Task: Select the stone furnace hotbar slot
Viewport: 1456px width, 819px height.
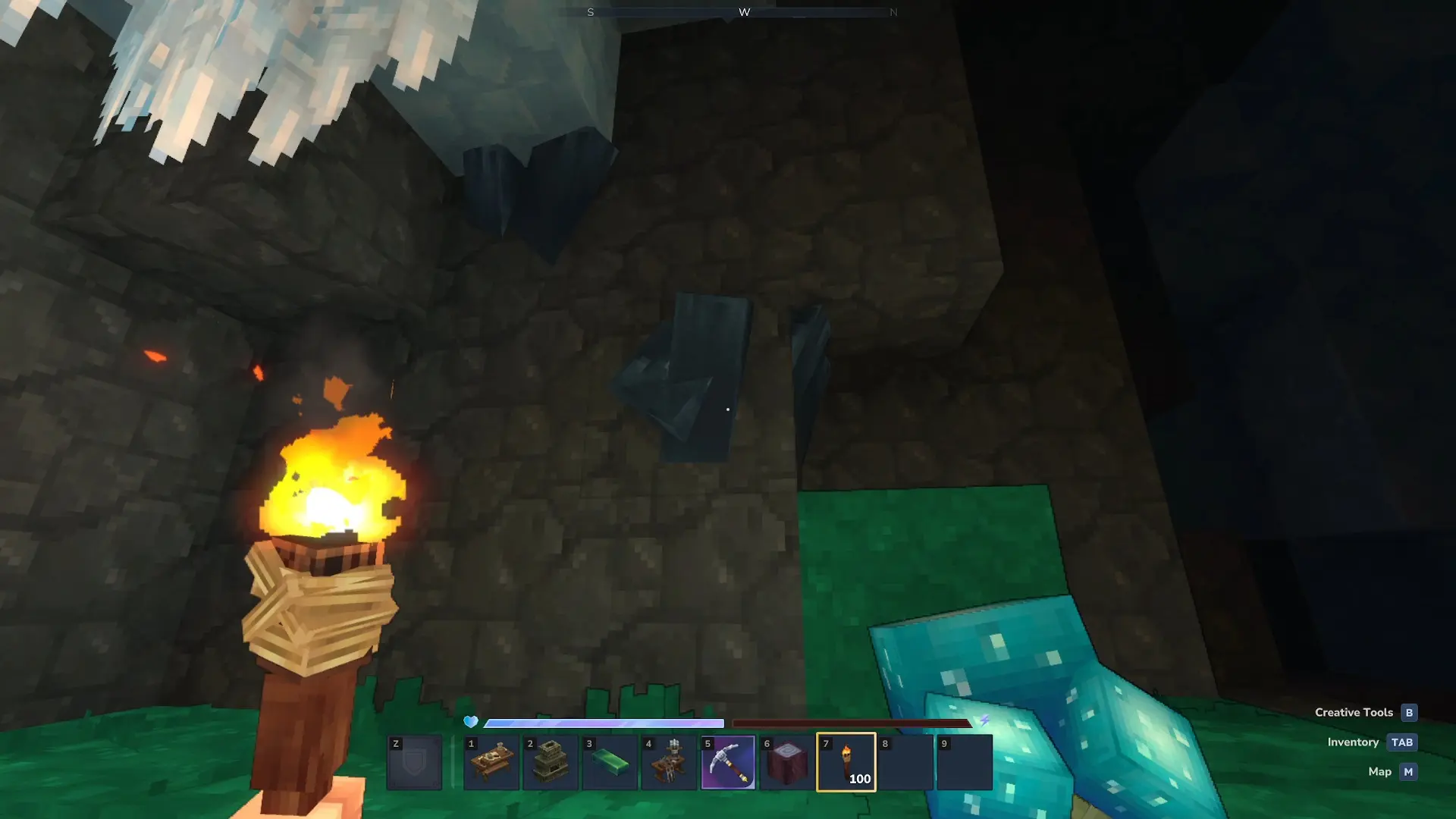Action: click(x=551, y=762)
